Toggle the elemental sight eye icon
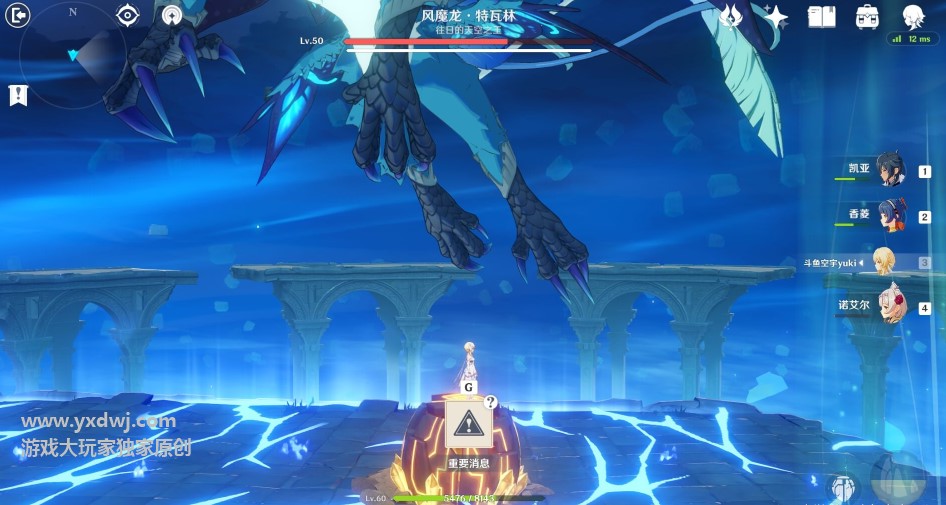This screenshot has width=946, height=505. [x=127, y=15]
